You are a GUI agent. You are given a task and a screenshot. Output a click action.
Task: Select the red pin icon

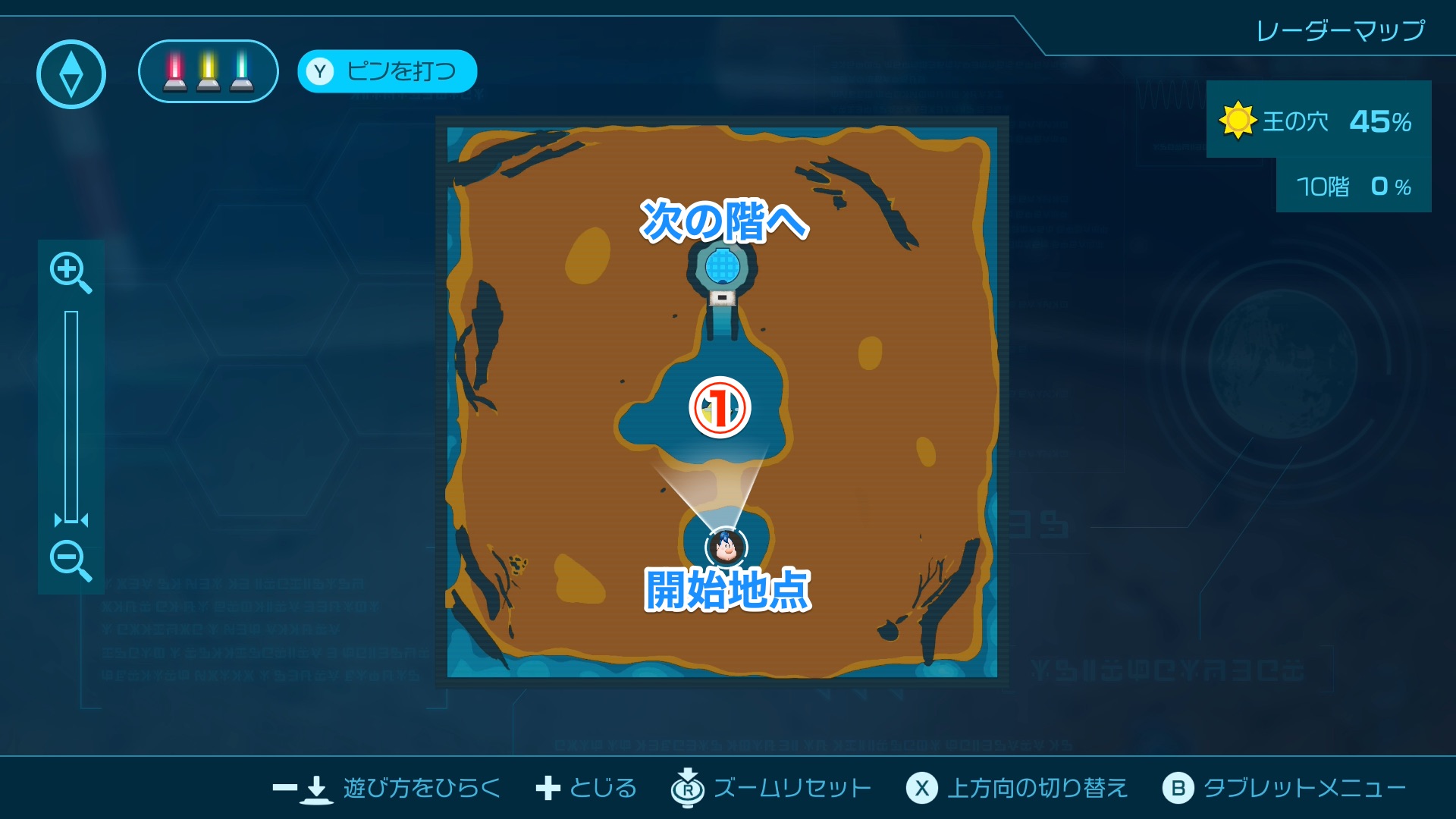pyautogui.click(x=173, y=73)
